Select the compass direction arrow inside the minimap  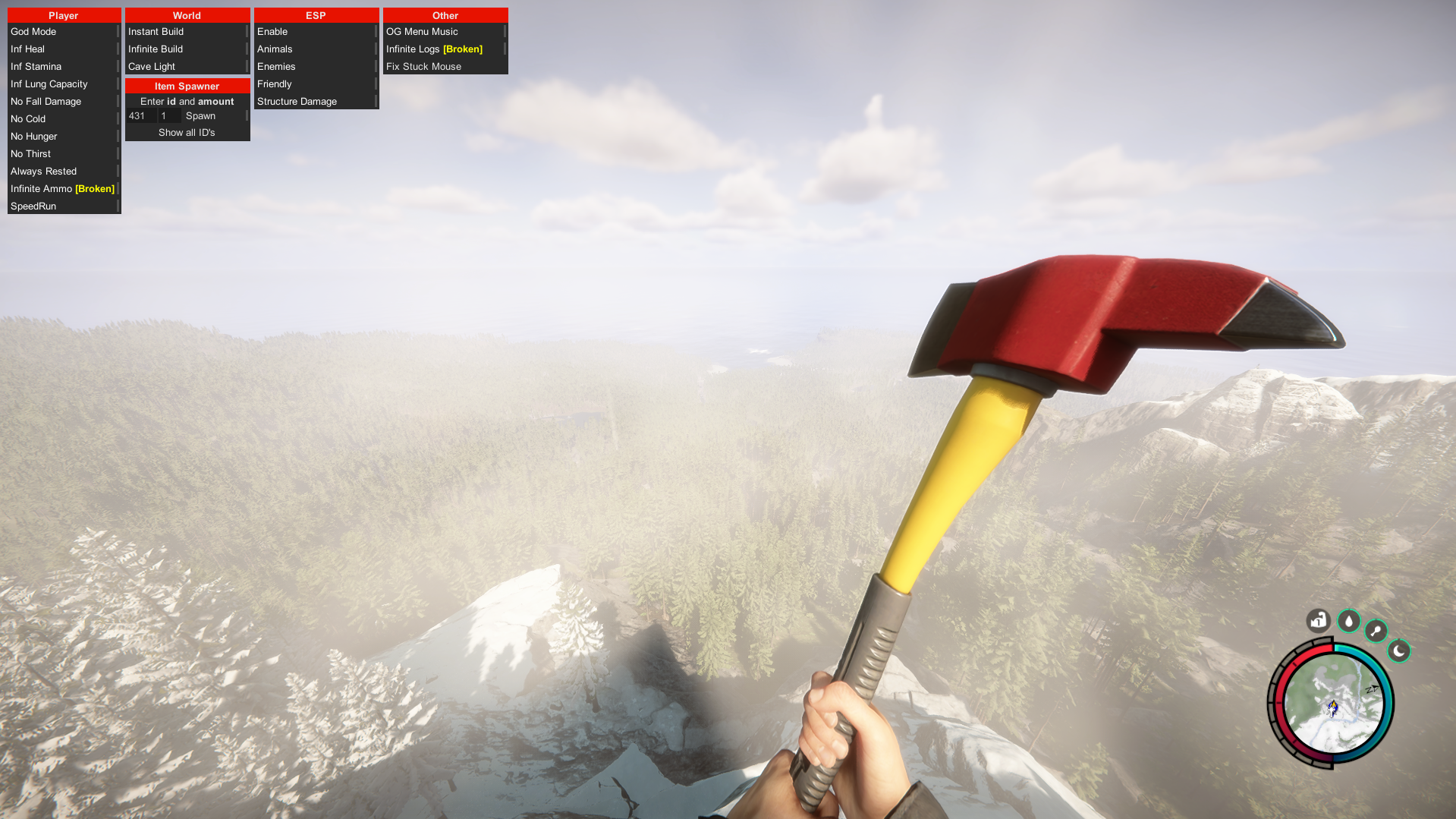[1372, 688]
